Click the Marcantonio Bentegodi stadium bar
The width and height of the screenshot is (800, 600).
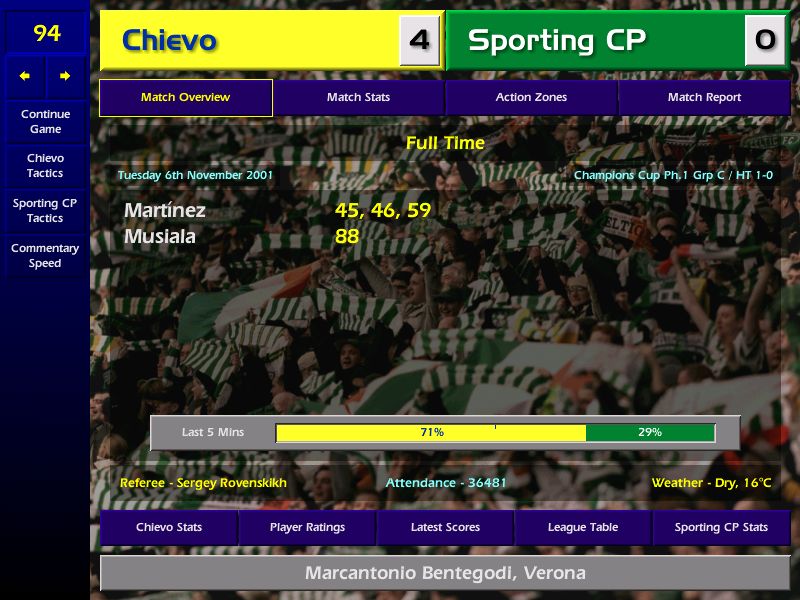click(x=445, y=574)
